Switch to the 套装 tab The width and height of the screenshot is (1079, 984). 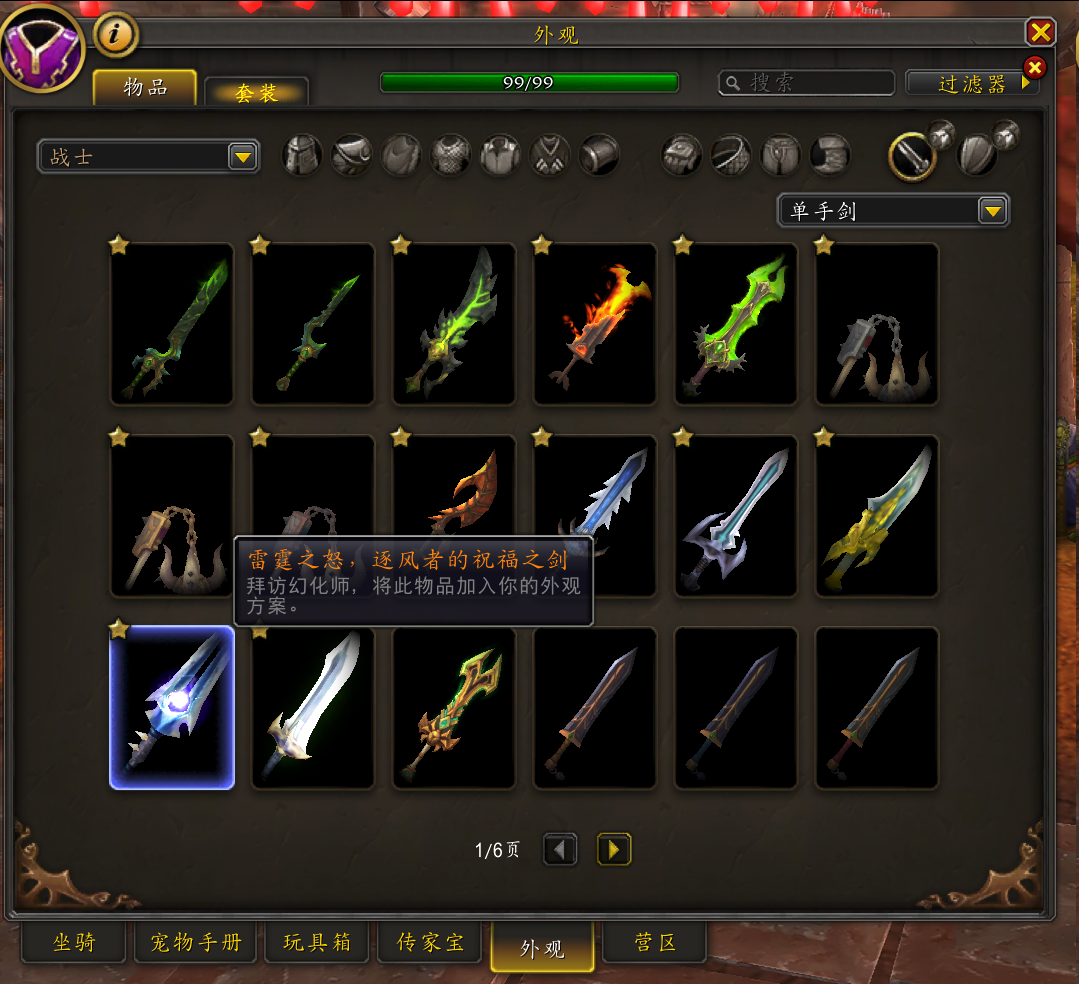point(256,93)
